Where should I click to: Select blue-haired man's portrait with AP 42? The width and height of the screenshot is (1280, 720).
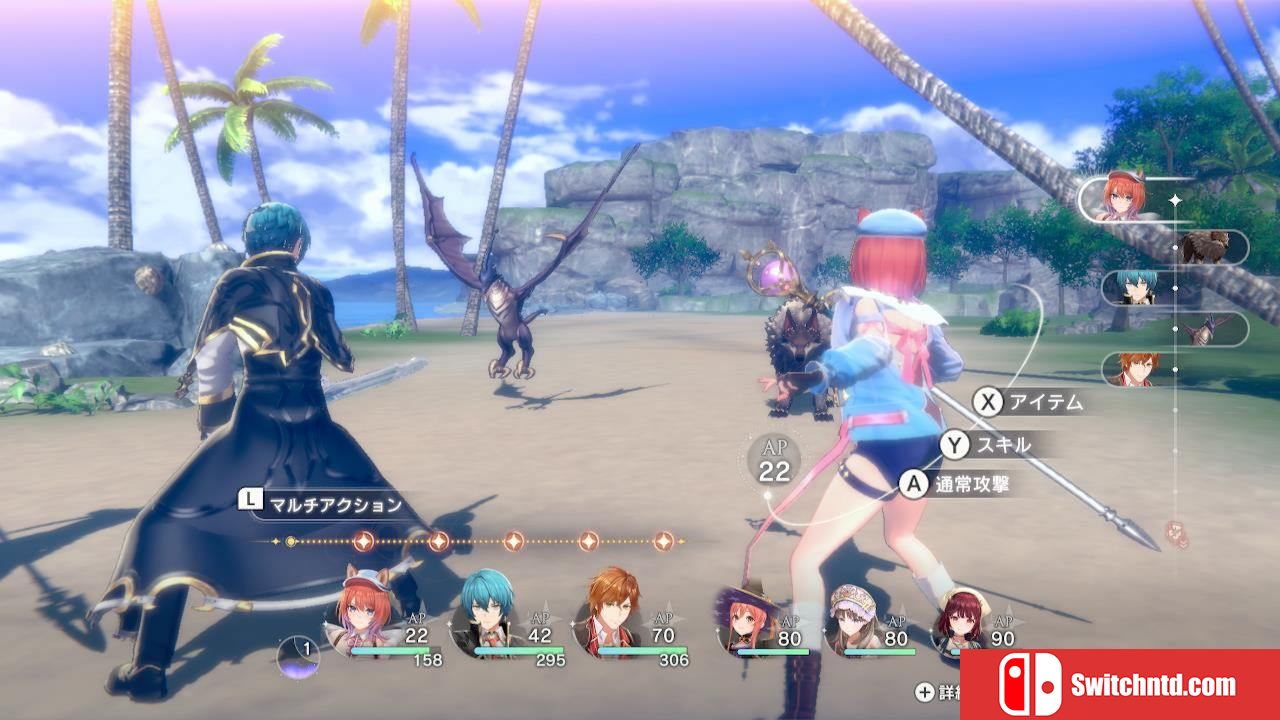487,617
